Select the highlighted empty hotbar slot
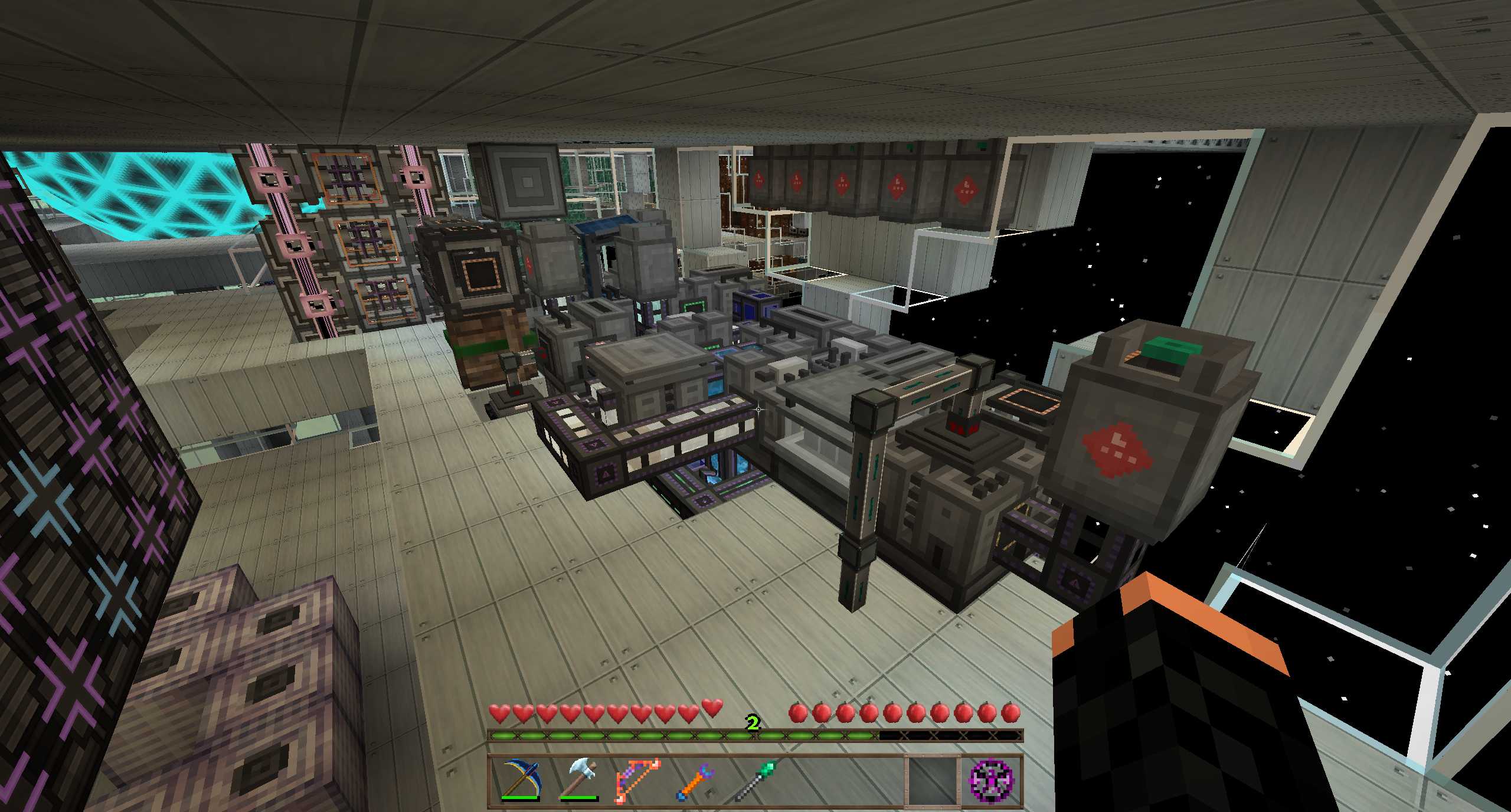The width and height of the screenshot is (1511, 812). click(932, 780)
